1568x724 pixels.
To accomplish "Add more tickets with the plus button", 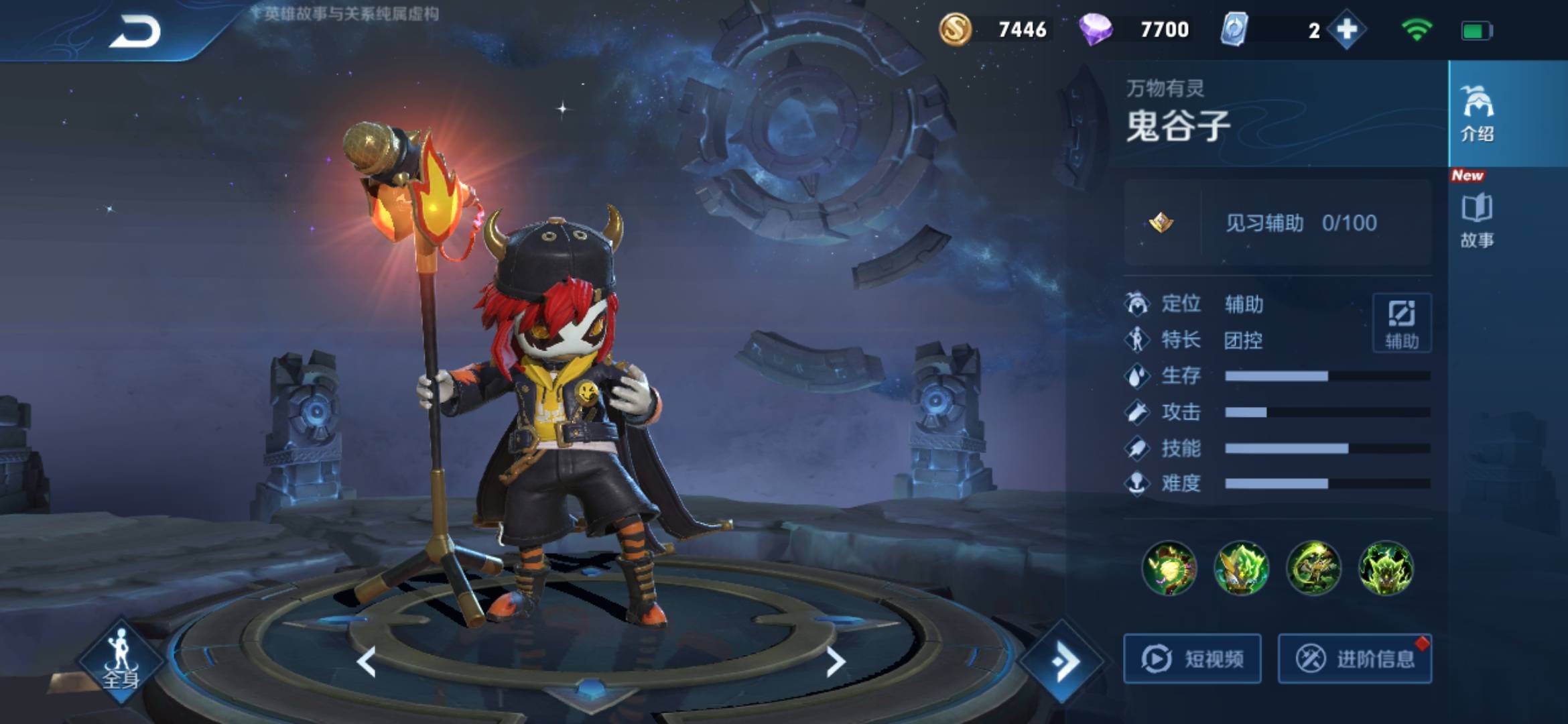I will 1347,30.
